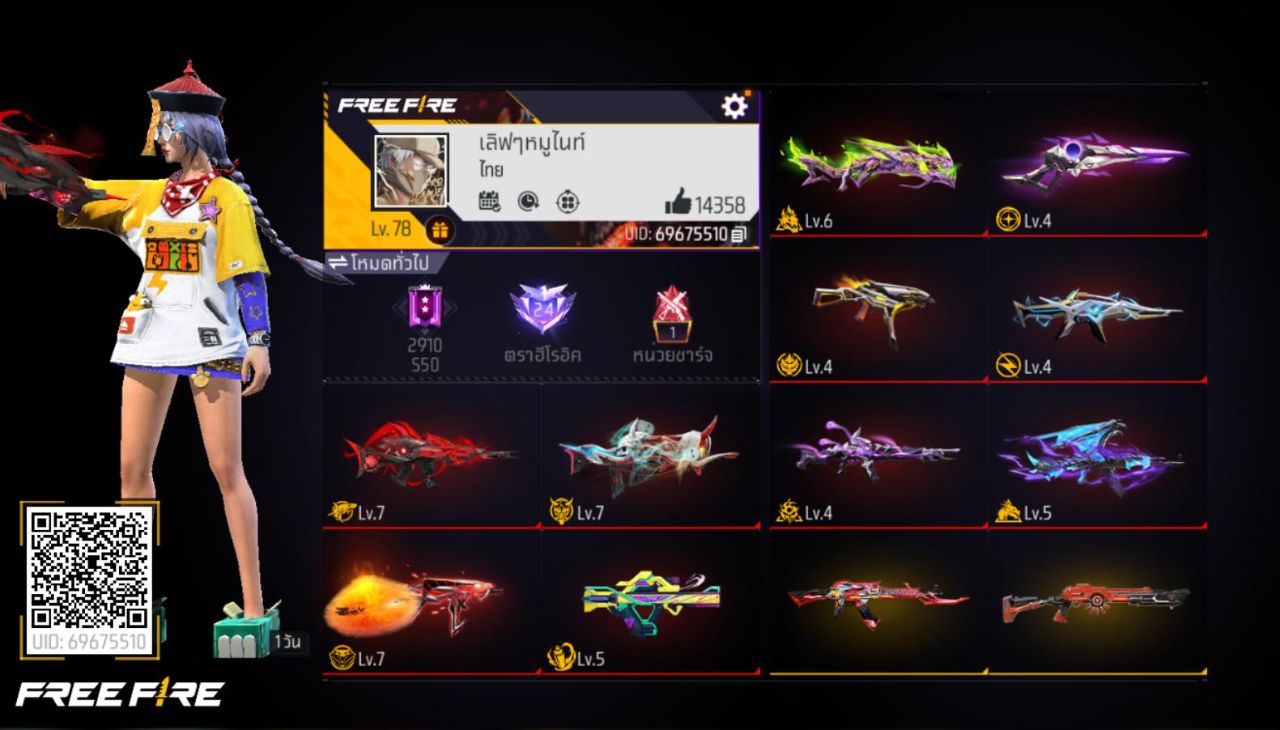Open the settings gear on the profile card
This screenshot has width=1280, height=730.
tap(735, 103)
